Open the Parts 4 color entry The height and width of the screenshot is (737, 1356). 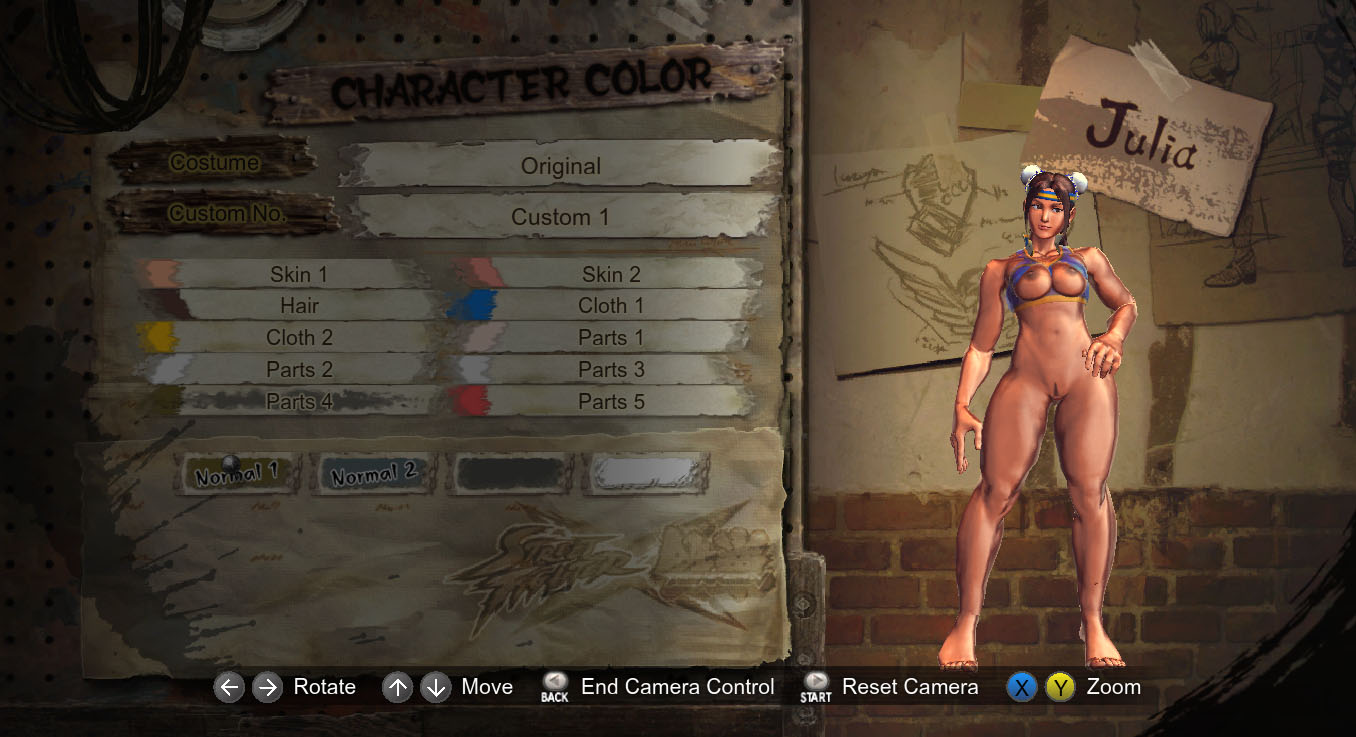tap(298, 402)
